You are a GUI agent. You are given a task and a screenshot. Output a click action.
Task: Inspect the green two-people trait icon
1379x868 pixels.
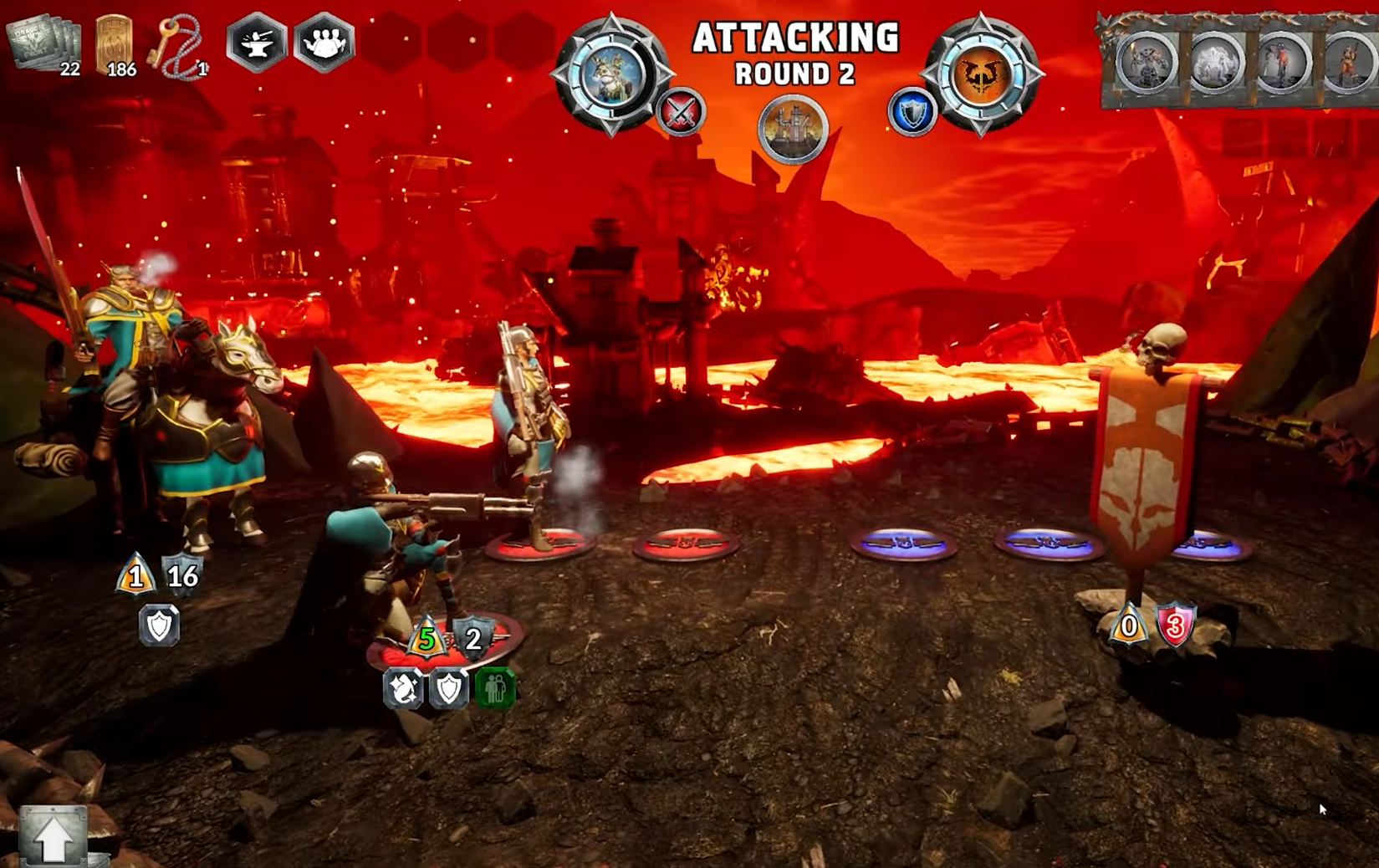coord(495,688)
